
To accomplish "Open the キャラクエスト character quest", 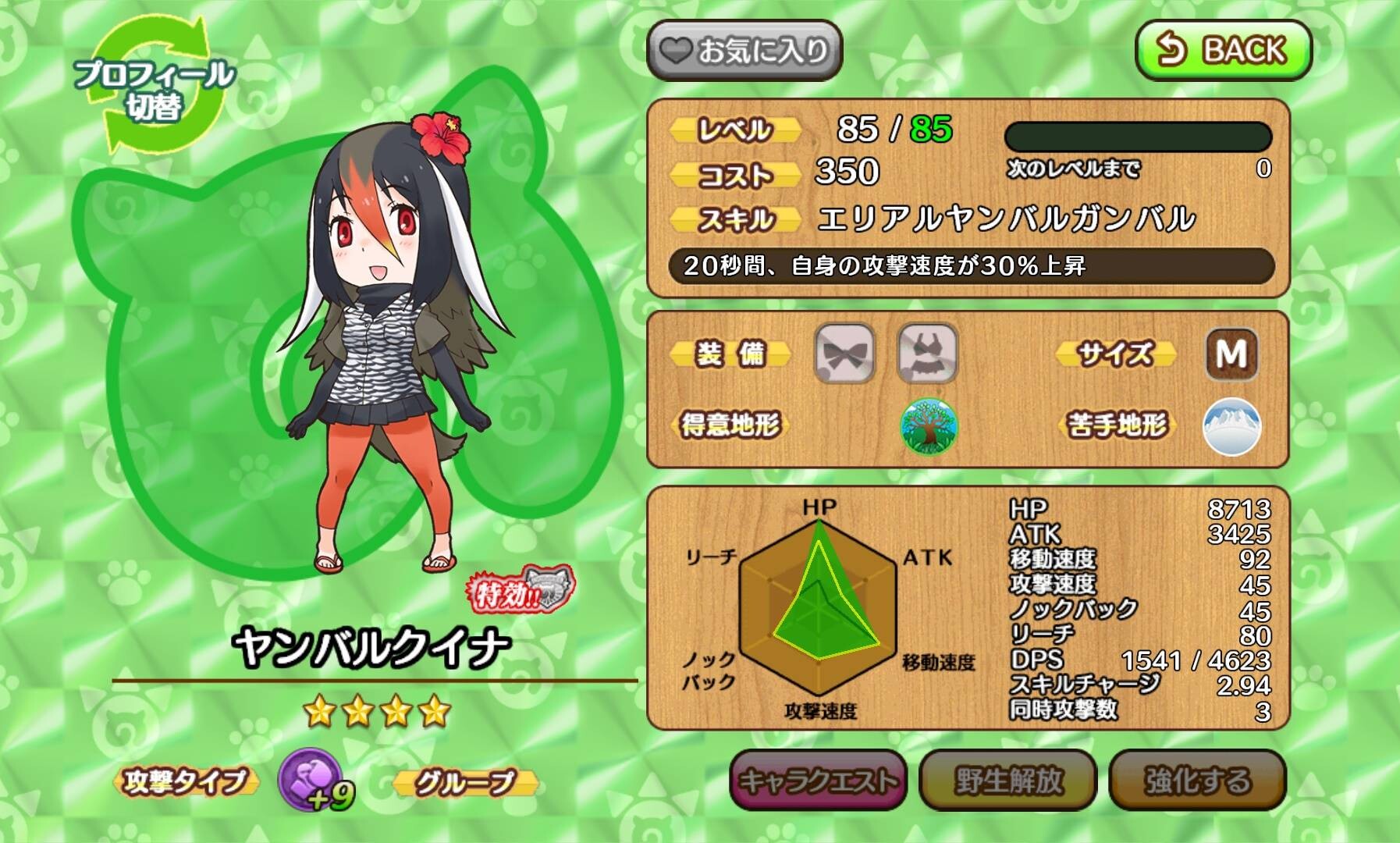I will pos(818,780).
